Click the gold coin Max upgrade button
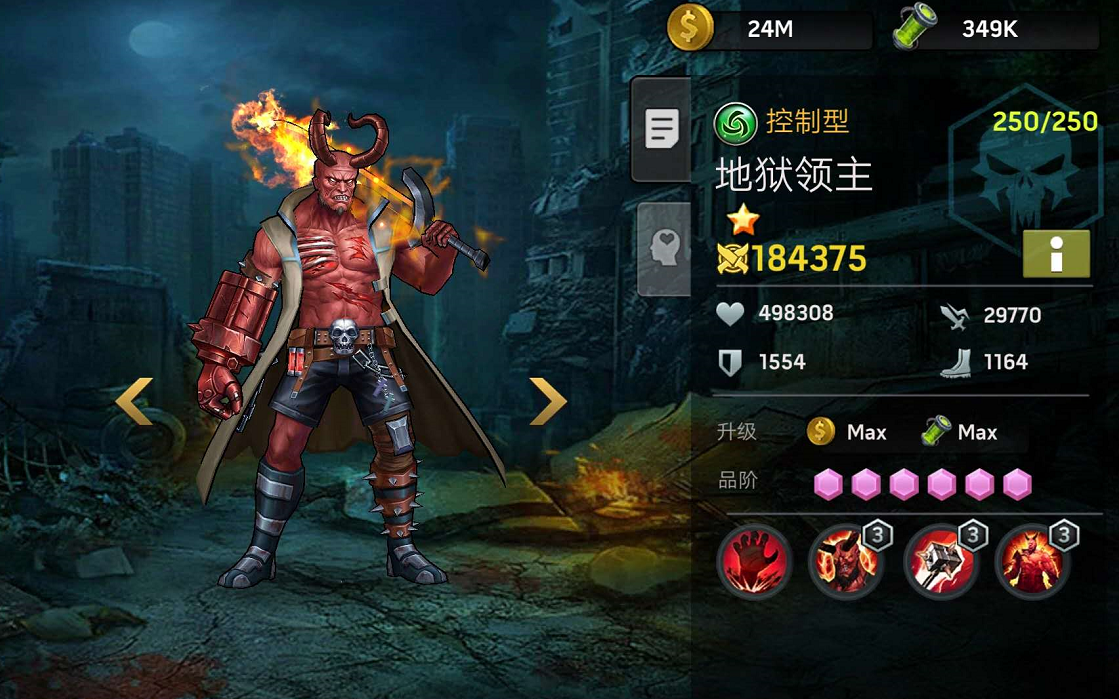1119x699 pixels. (848, 432)
